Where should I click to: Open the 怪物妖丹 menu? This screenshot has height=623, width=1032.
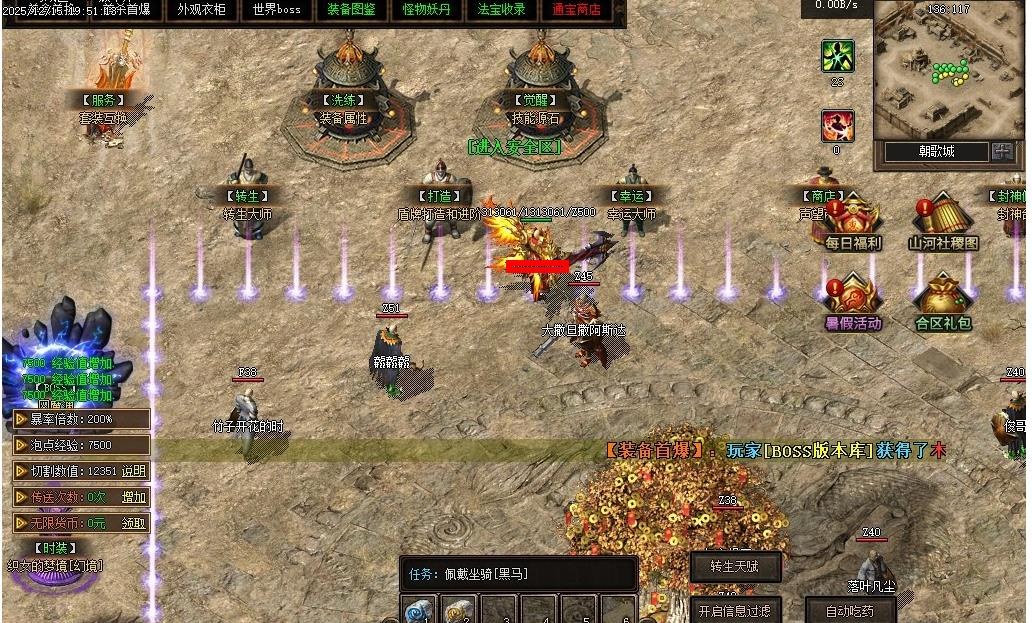(x=426, y=10)
